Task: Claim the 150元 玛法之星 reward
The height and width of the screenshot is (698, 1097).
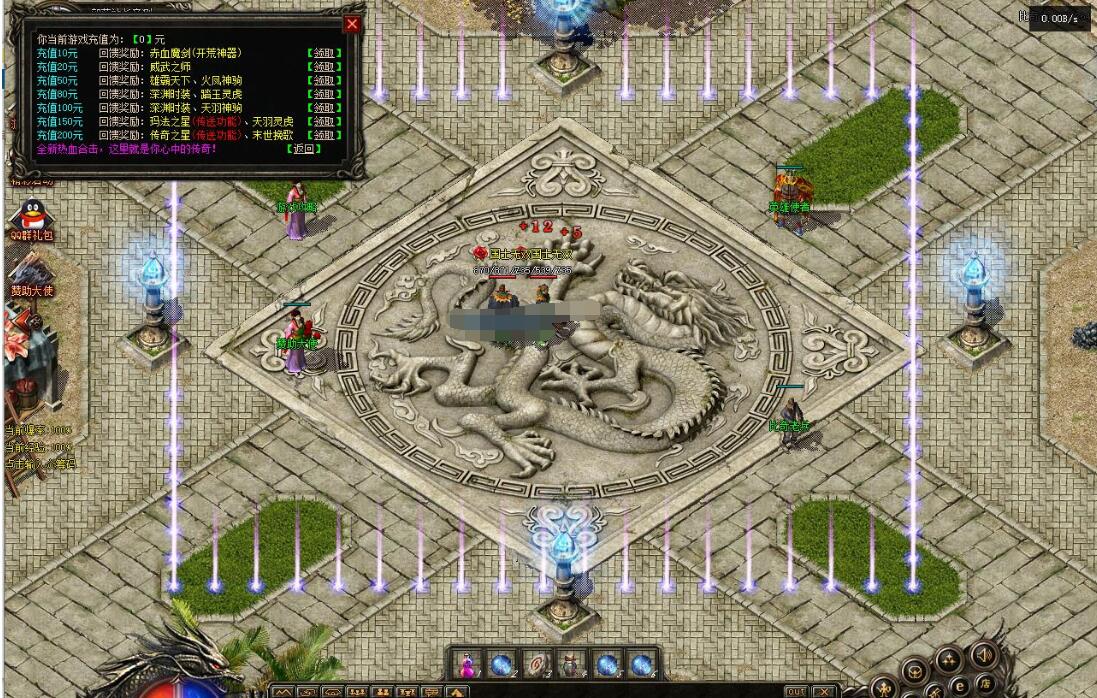Action: tap(324, 121)
